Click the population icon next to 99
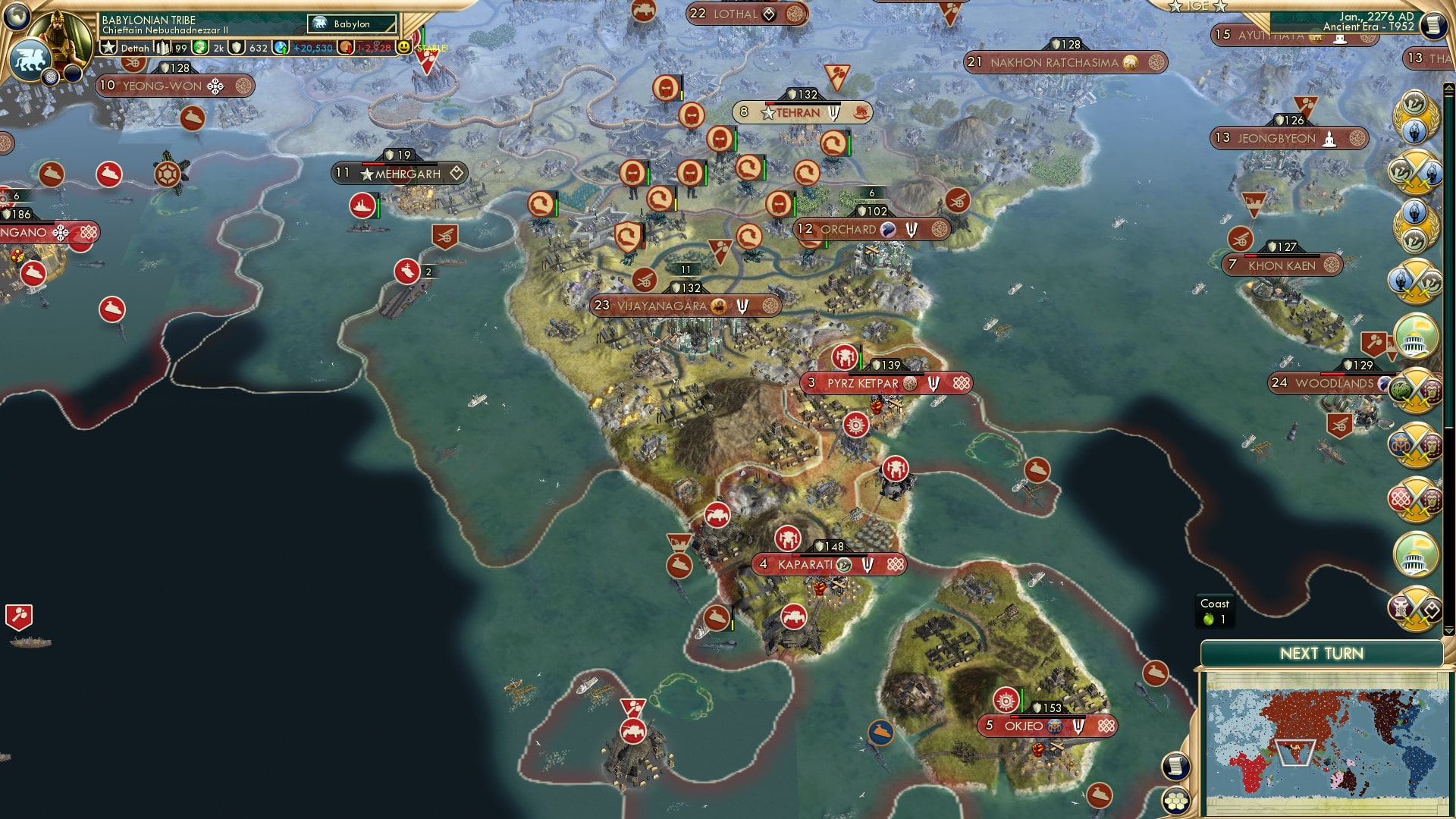1456x819 pixels. click(165, 47)
